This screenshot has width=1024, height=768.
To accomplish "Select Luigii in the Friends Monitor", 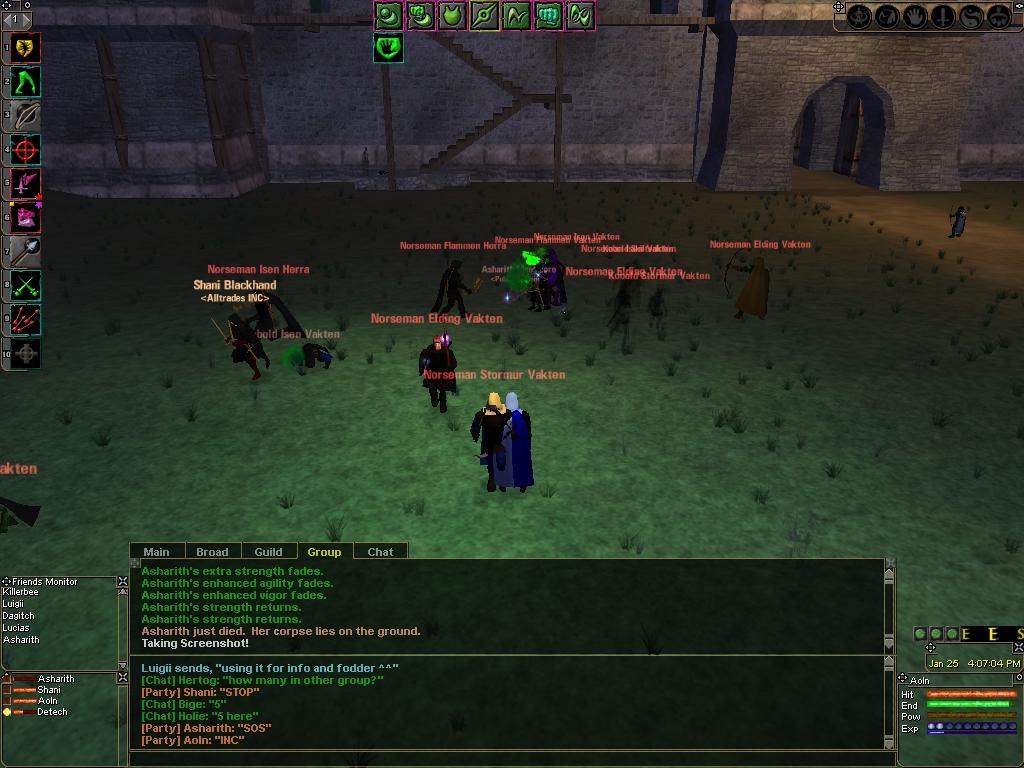I will 14,604.
